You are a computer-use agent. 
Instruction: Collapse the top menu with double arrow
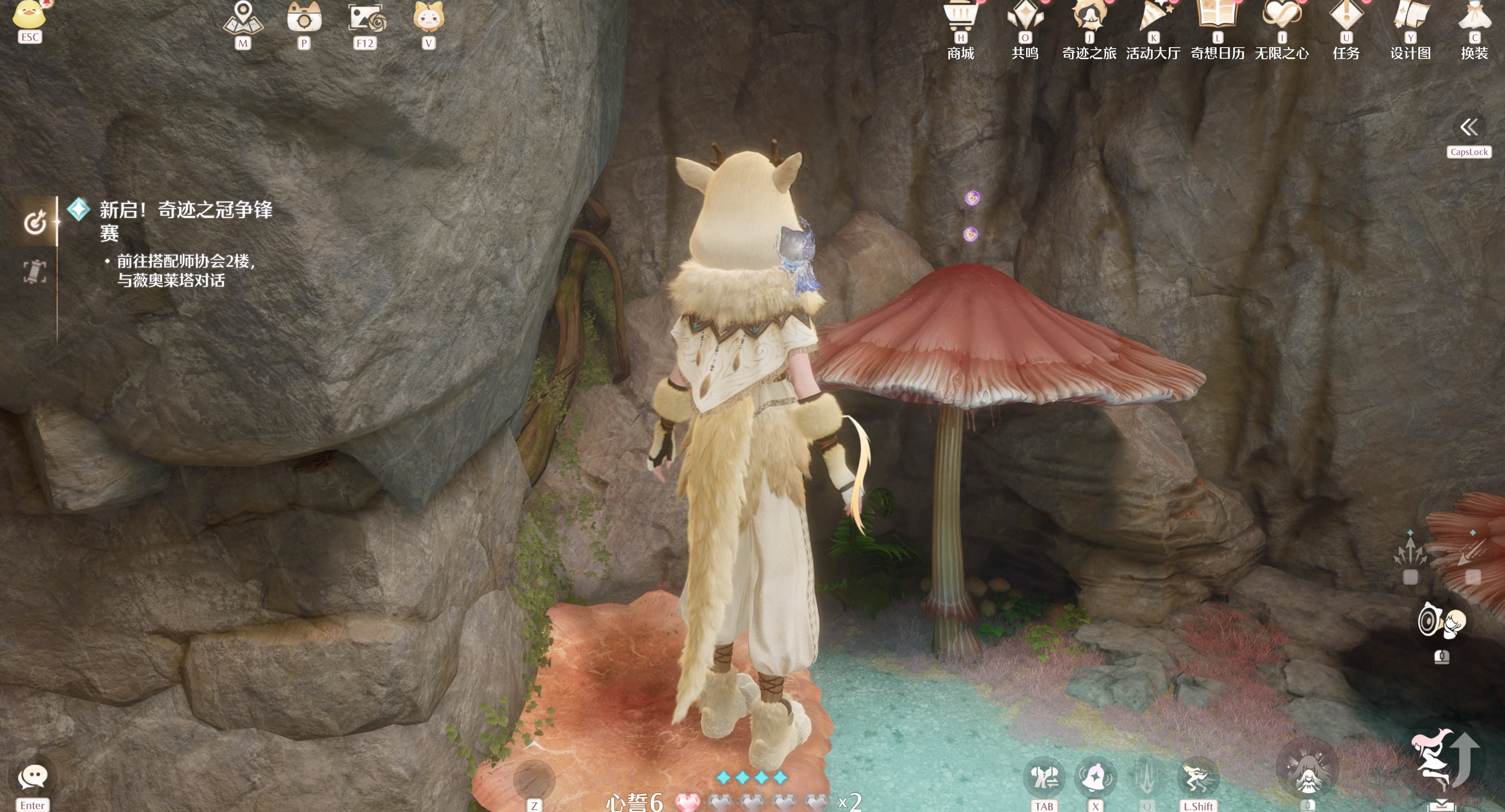point(1469,127)
